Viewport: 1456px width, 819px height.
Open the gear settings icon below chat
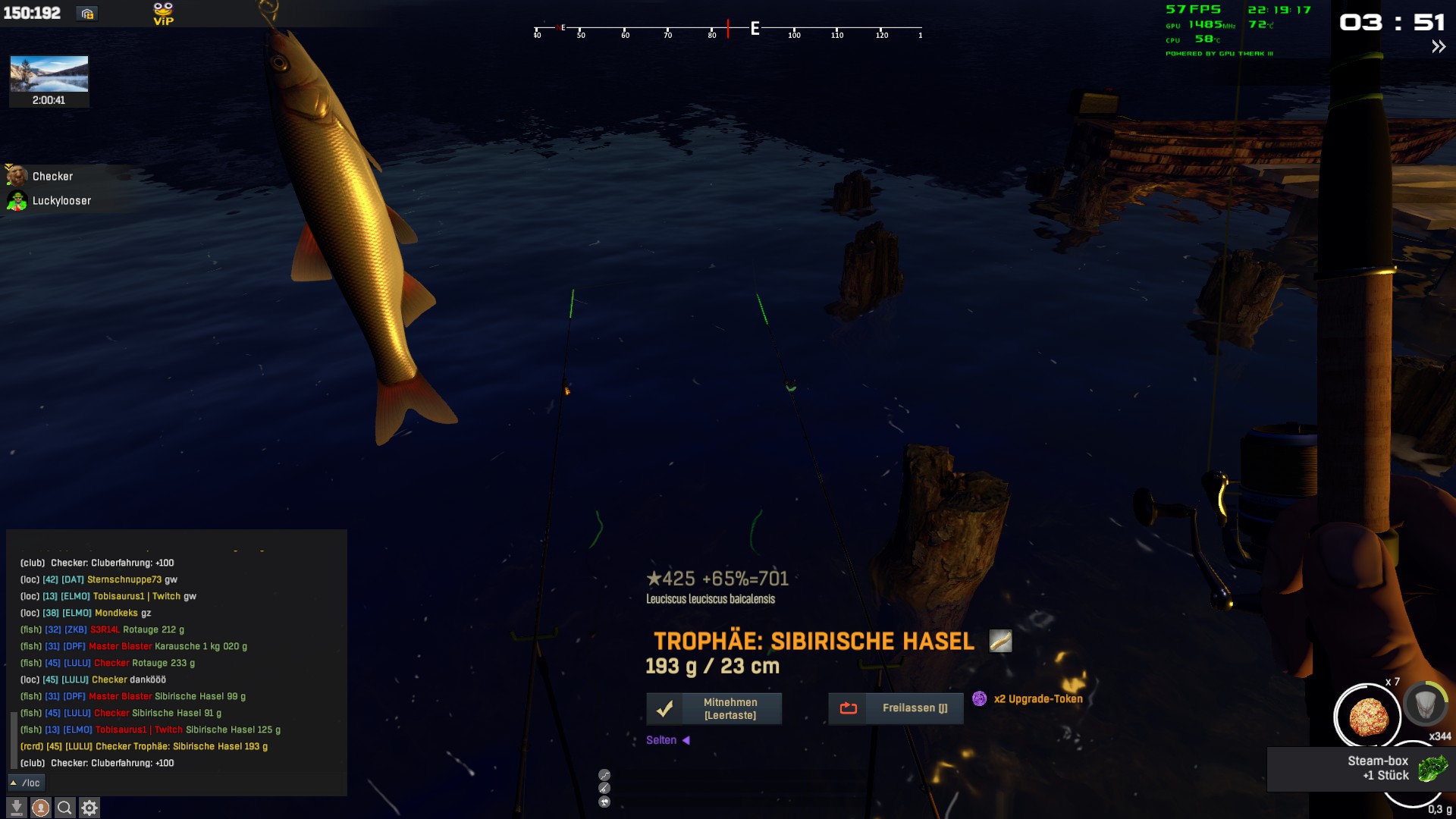(x=89, y=808)
